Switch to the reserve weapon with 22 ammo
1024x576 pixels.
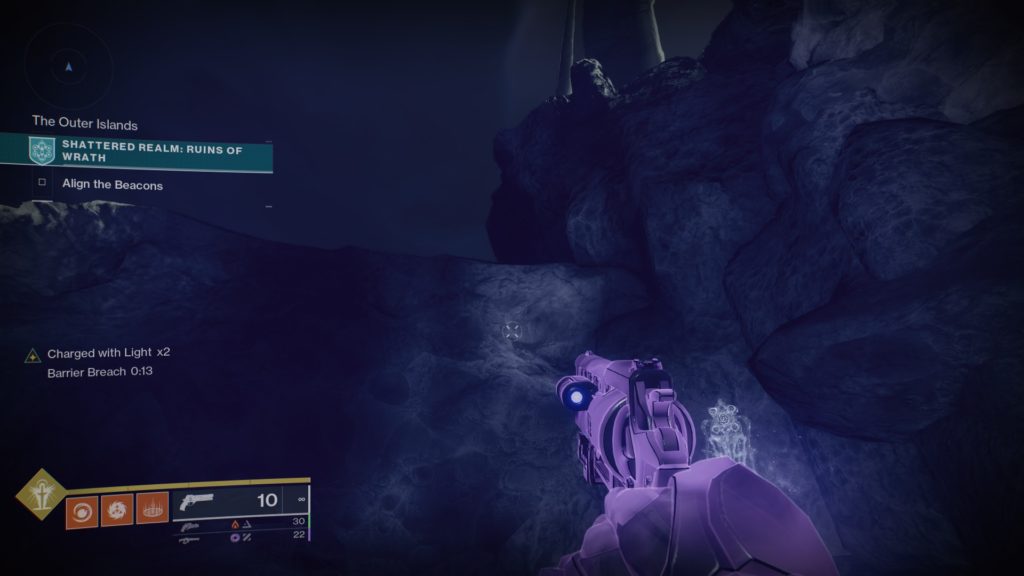[x=240, y=537]
